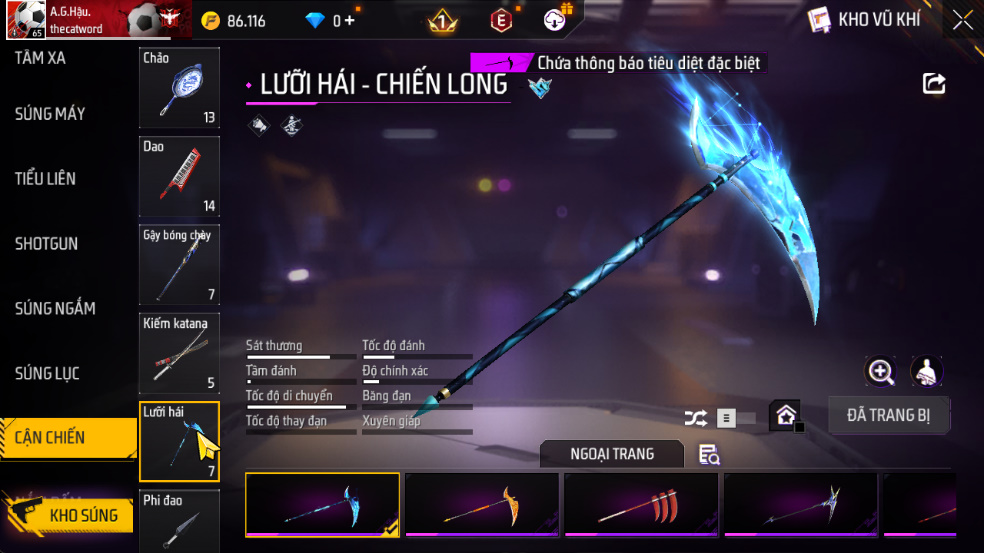Select the Dao weapon tile
The width and height of the screenshot is (984, 553).
(x=179, y=176)
